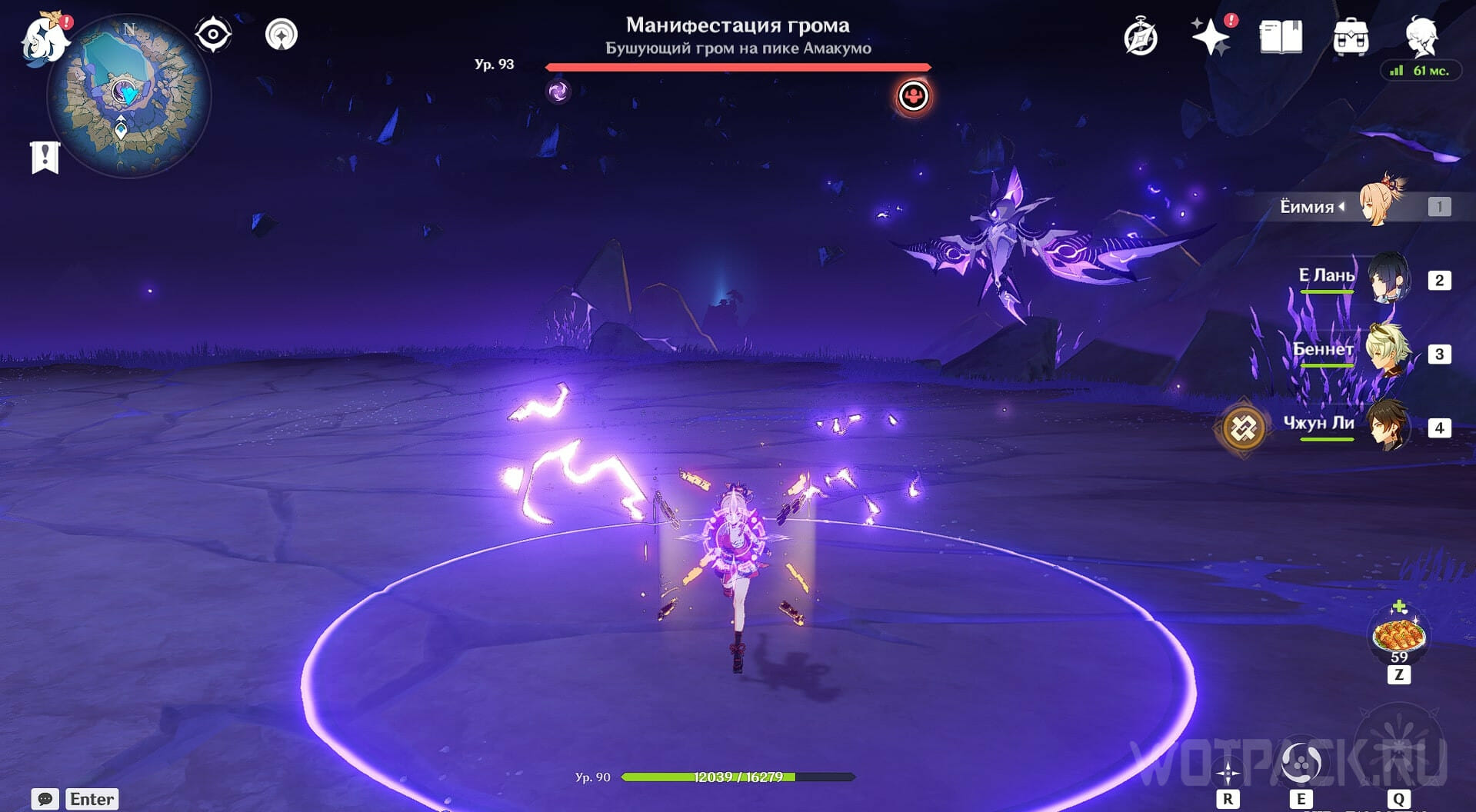Open the circular minimap

tap(128, 98)
